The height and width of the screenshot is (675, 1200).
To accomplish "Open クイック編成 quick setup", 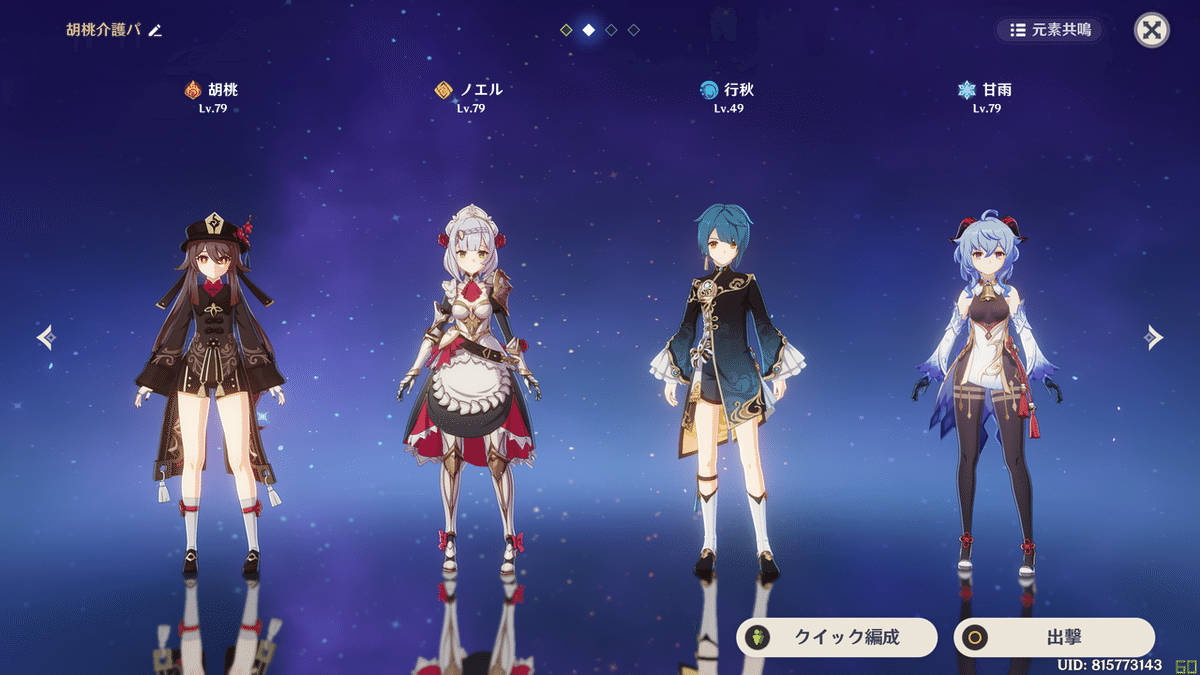I will pos(837,637).
